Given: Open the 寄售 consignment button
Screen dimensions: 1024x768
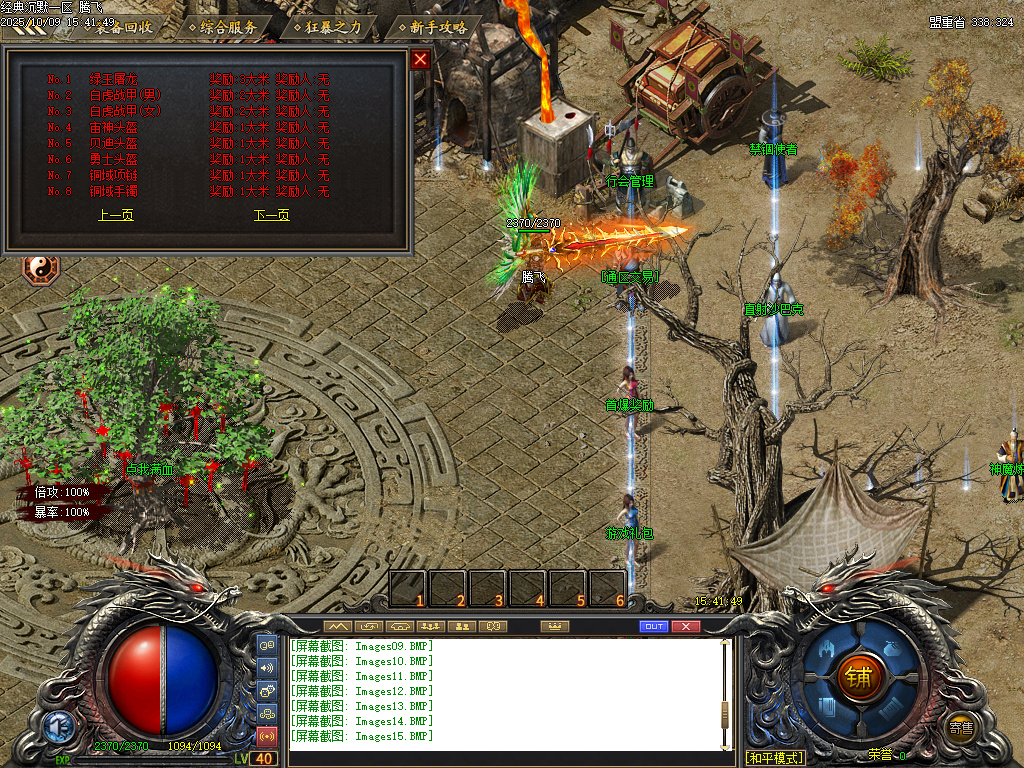Looking at the screenshot, I should 961,728.
